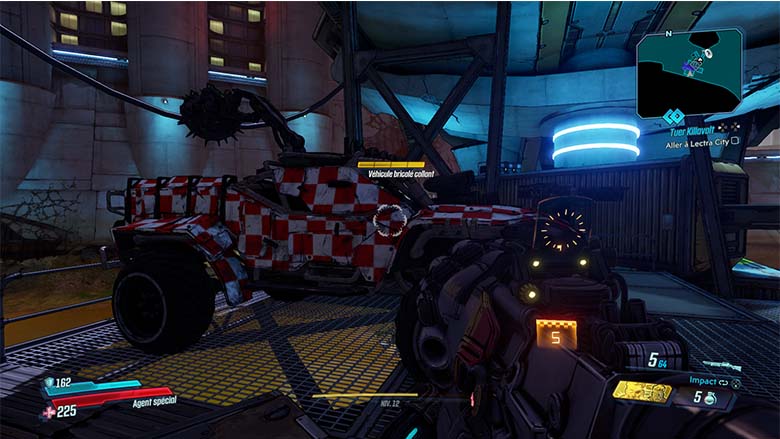Open the minimap in the corner
Screen dimensions: 780x439
(x=689, y=66)
